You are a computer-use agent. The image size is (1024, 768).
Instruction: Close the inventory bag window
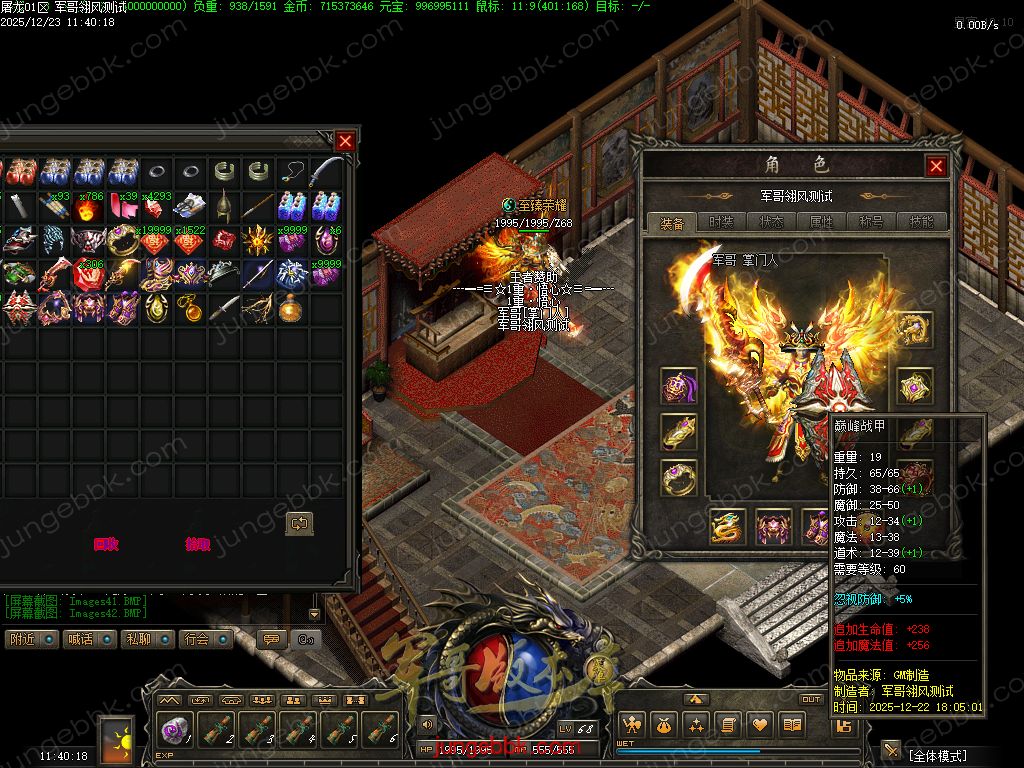tap(345, 141)
